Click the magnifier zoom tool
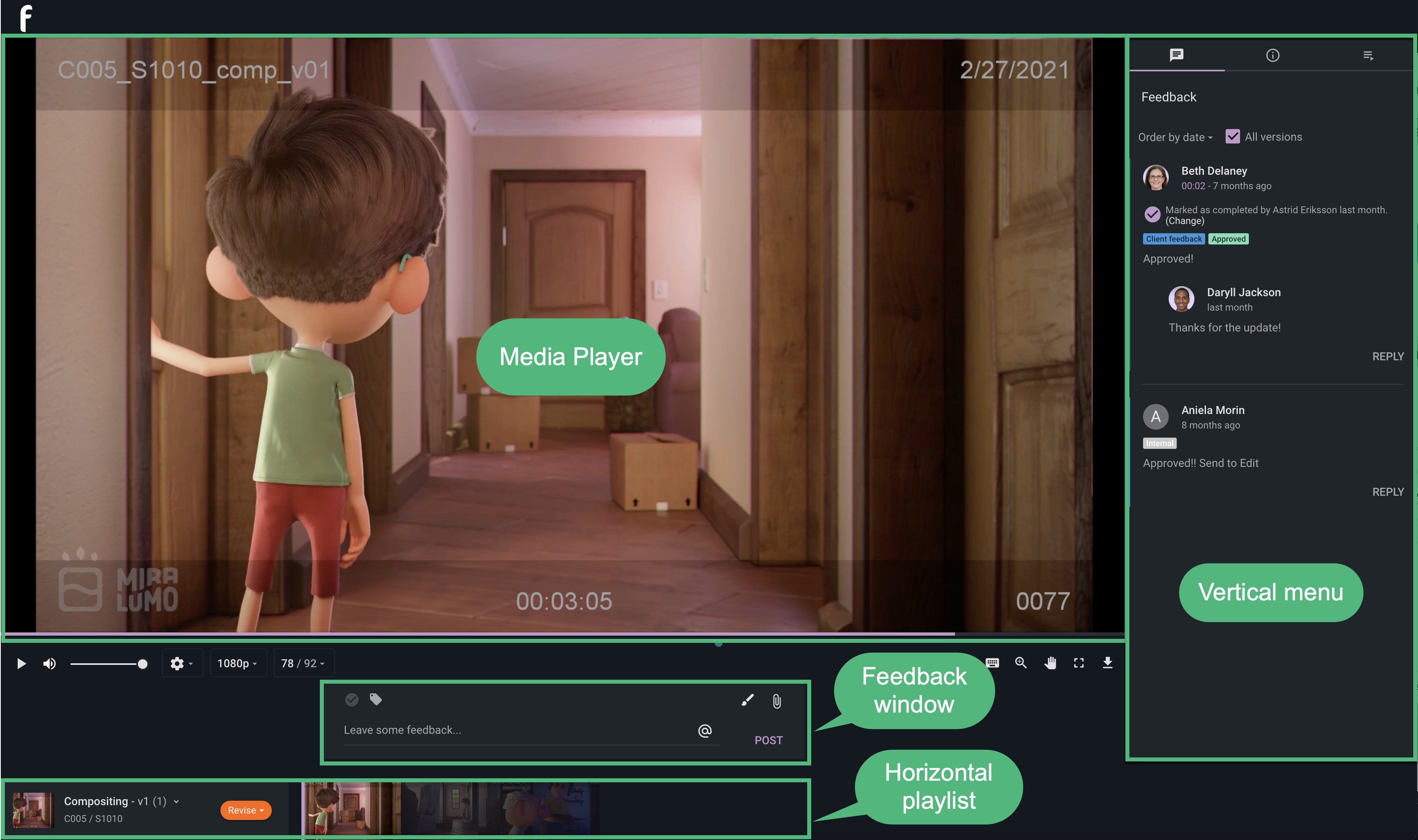Viewport: 1418px width, 840px height. [x=1021, y=663]
